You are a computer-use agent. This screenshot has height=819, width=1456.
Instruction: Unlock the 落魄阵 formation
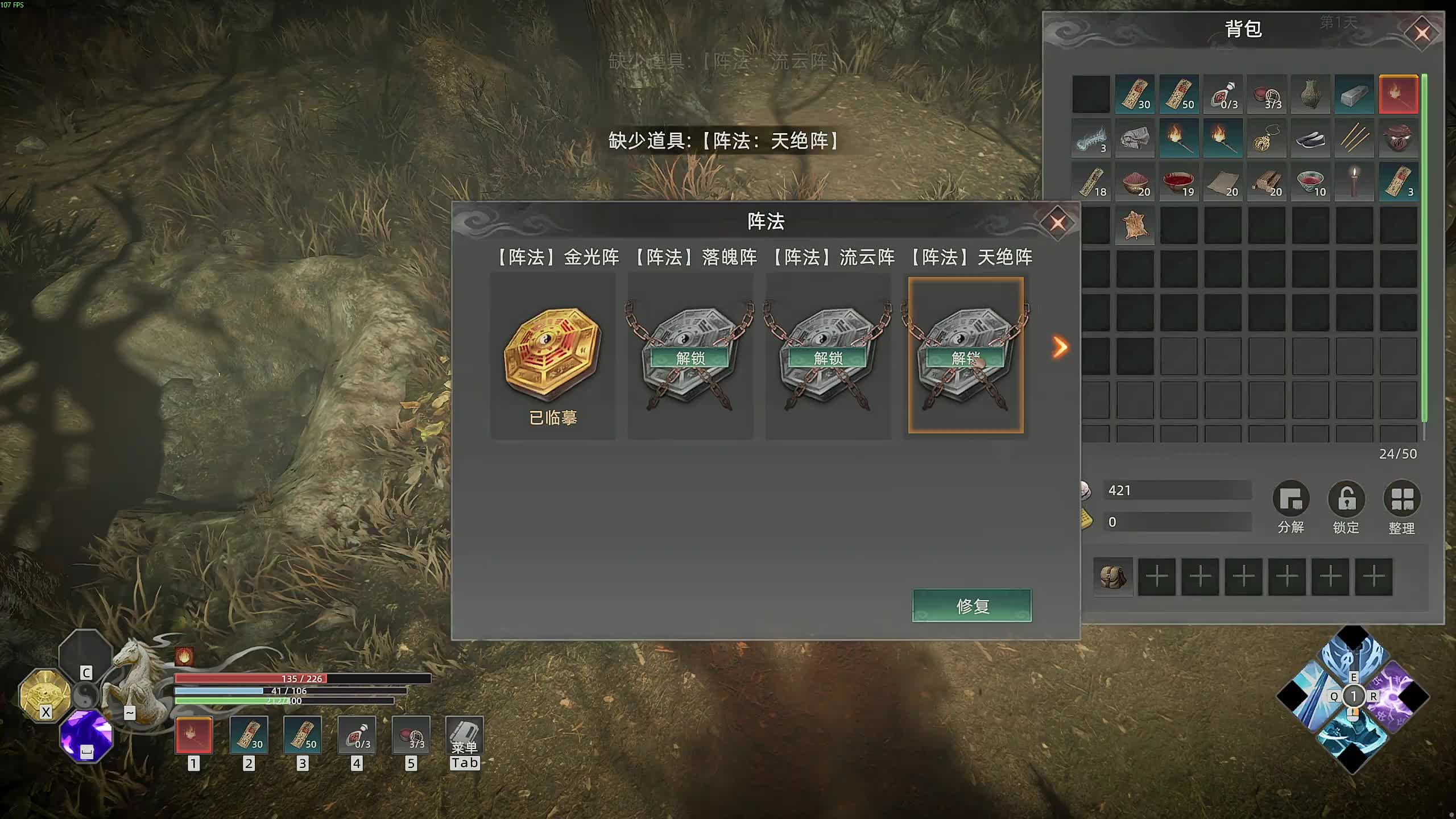tap(690, 358)
